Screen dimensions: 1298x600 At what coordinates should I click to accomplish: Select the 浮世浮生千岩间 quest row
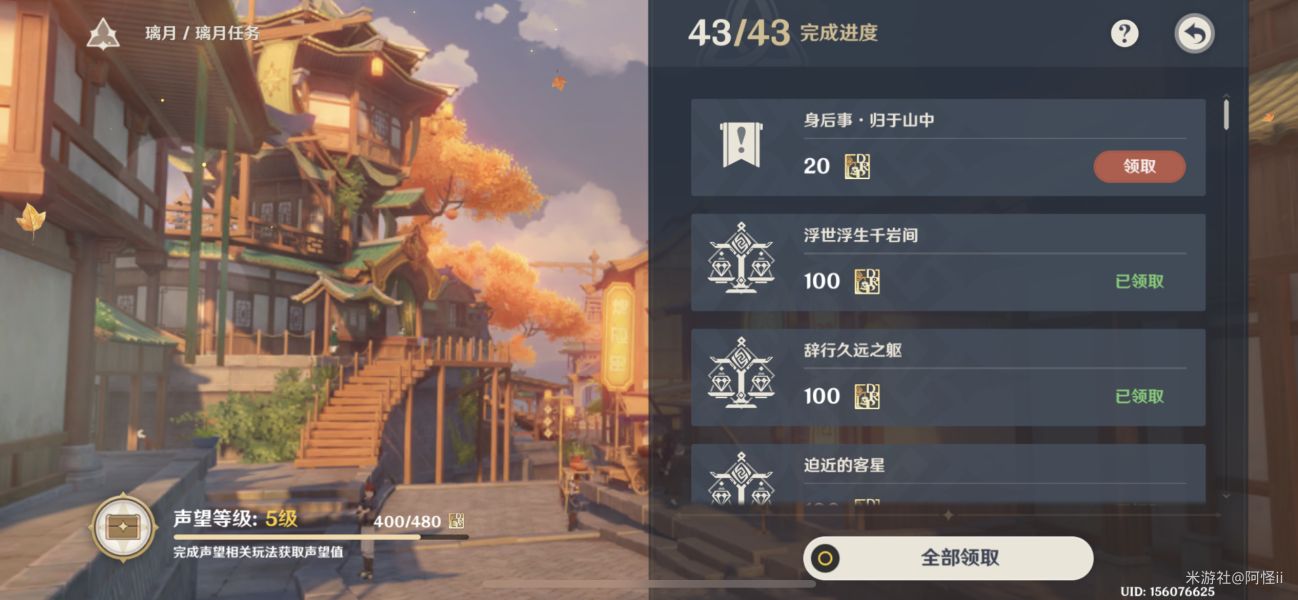[947, 262]
